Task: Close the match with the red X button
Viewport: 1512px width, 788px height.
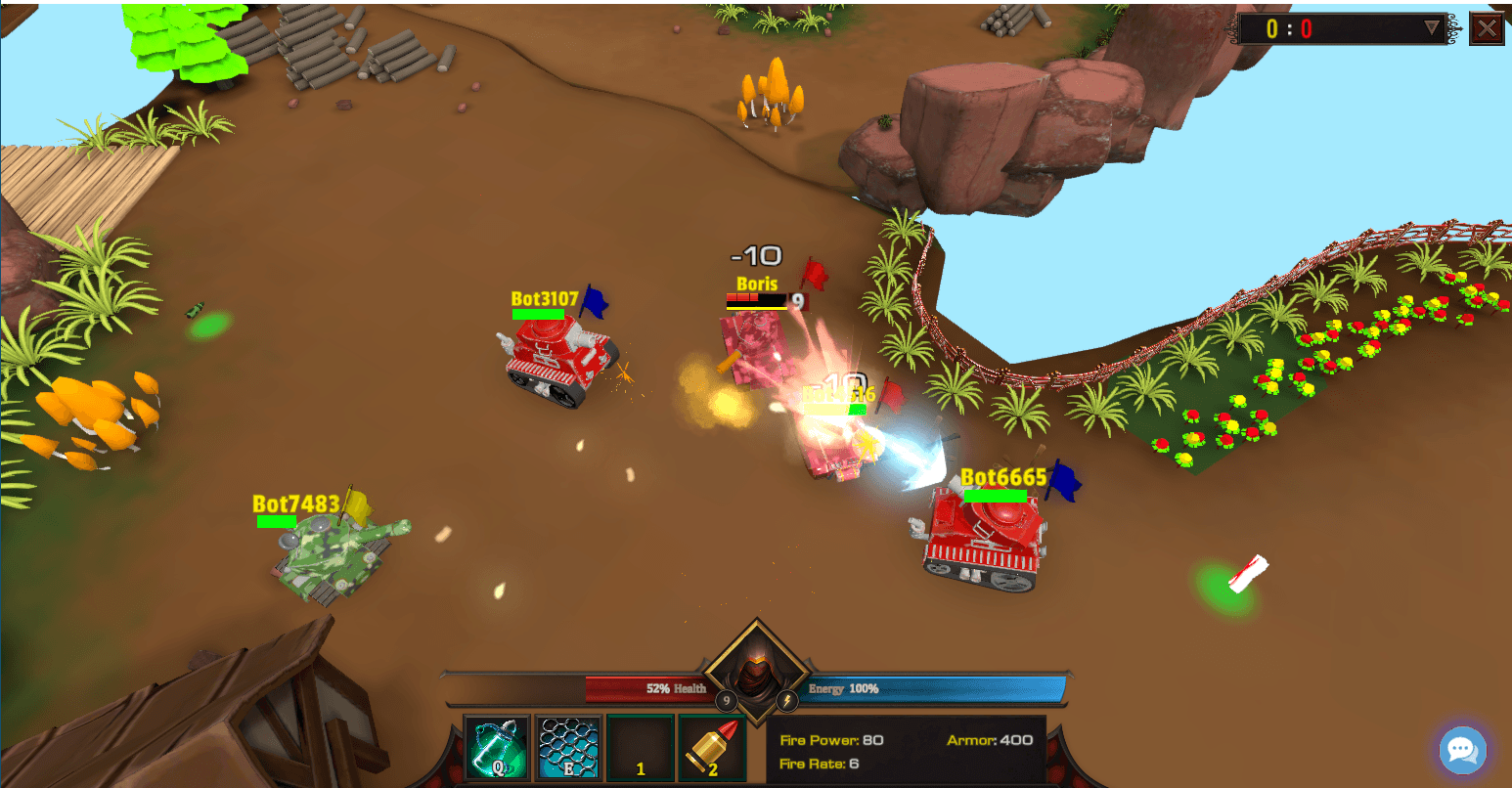Action: (1487, 28)
